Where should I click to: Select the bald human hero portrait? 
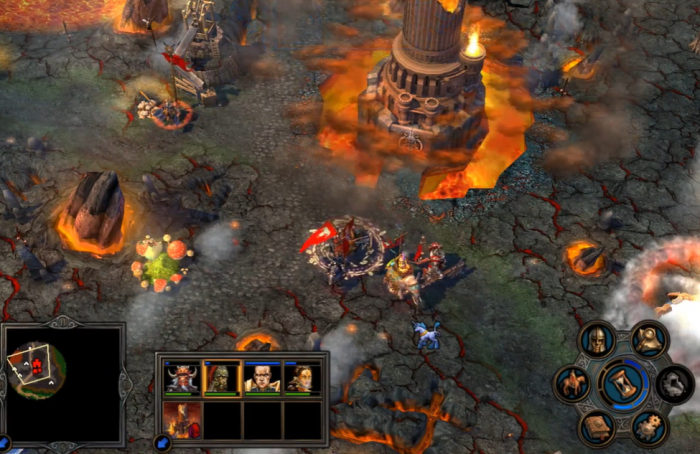pyautogui.click(x=262, y=378)
